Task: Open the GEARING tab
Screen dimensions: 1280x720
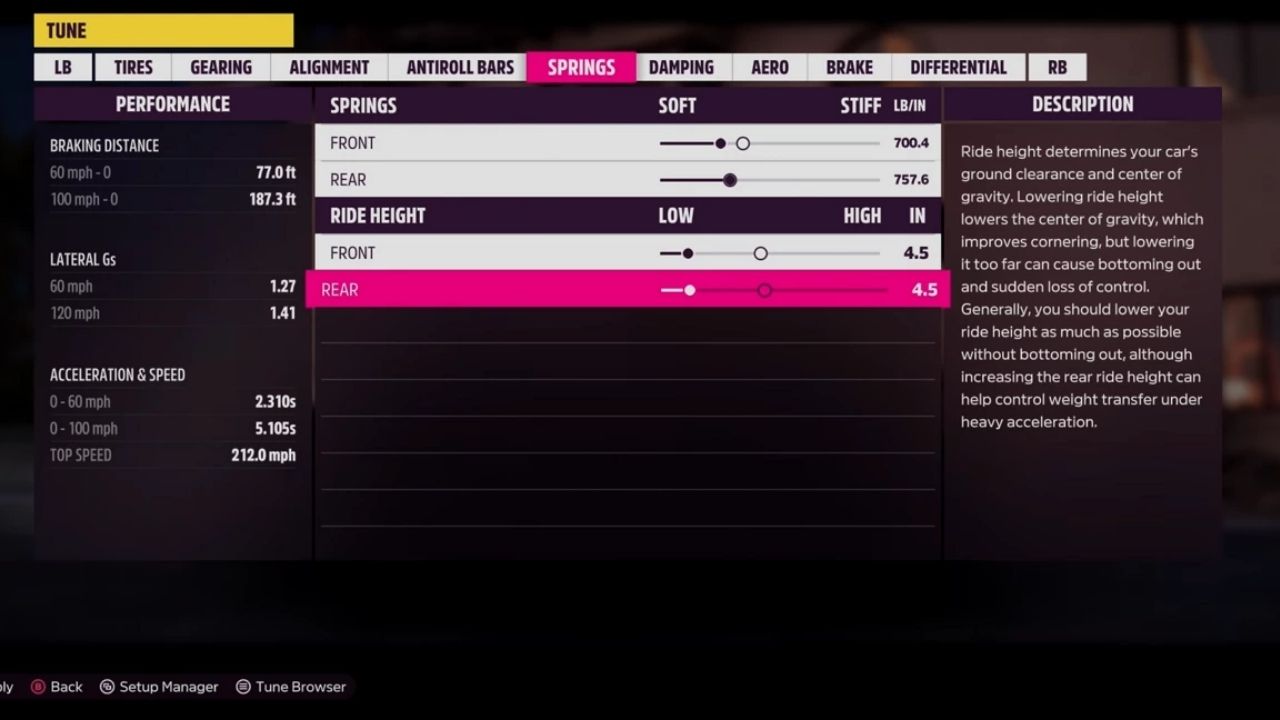Action: [219, 67]
